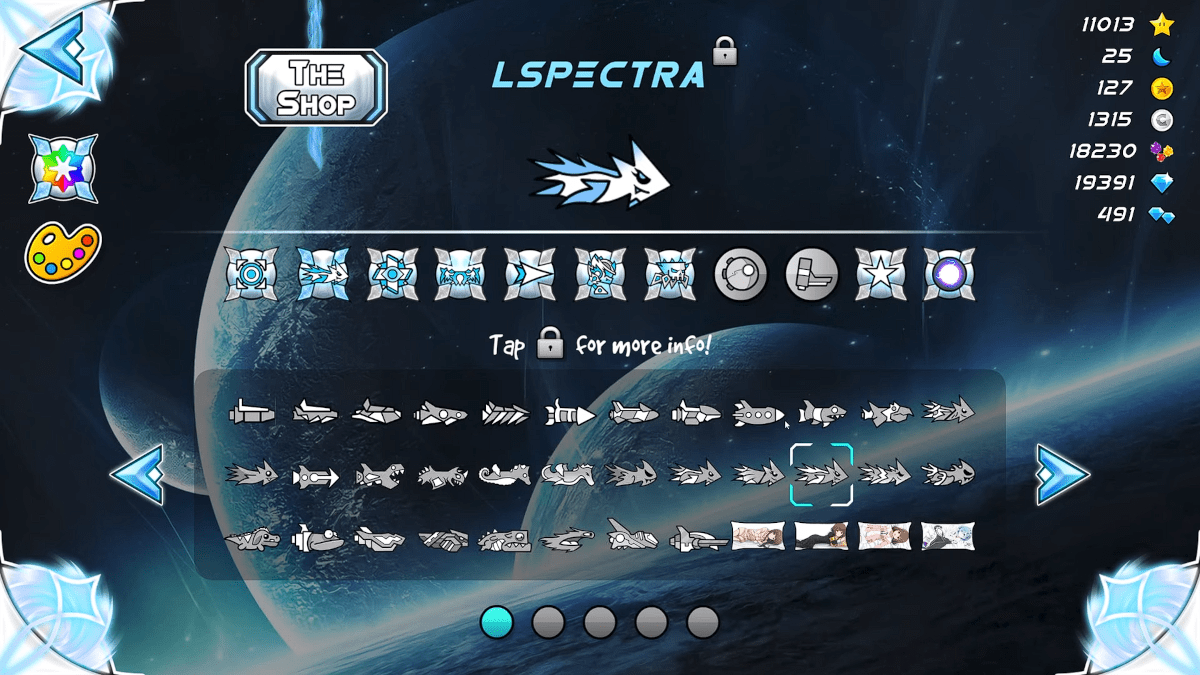This screenshot has height=675, width=1200.
Task: Switch to the ship icon tab
Action: [x=321, y=274]
